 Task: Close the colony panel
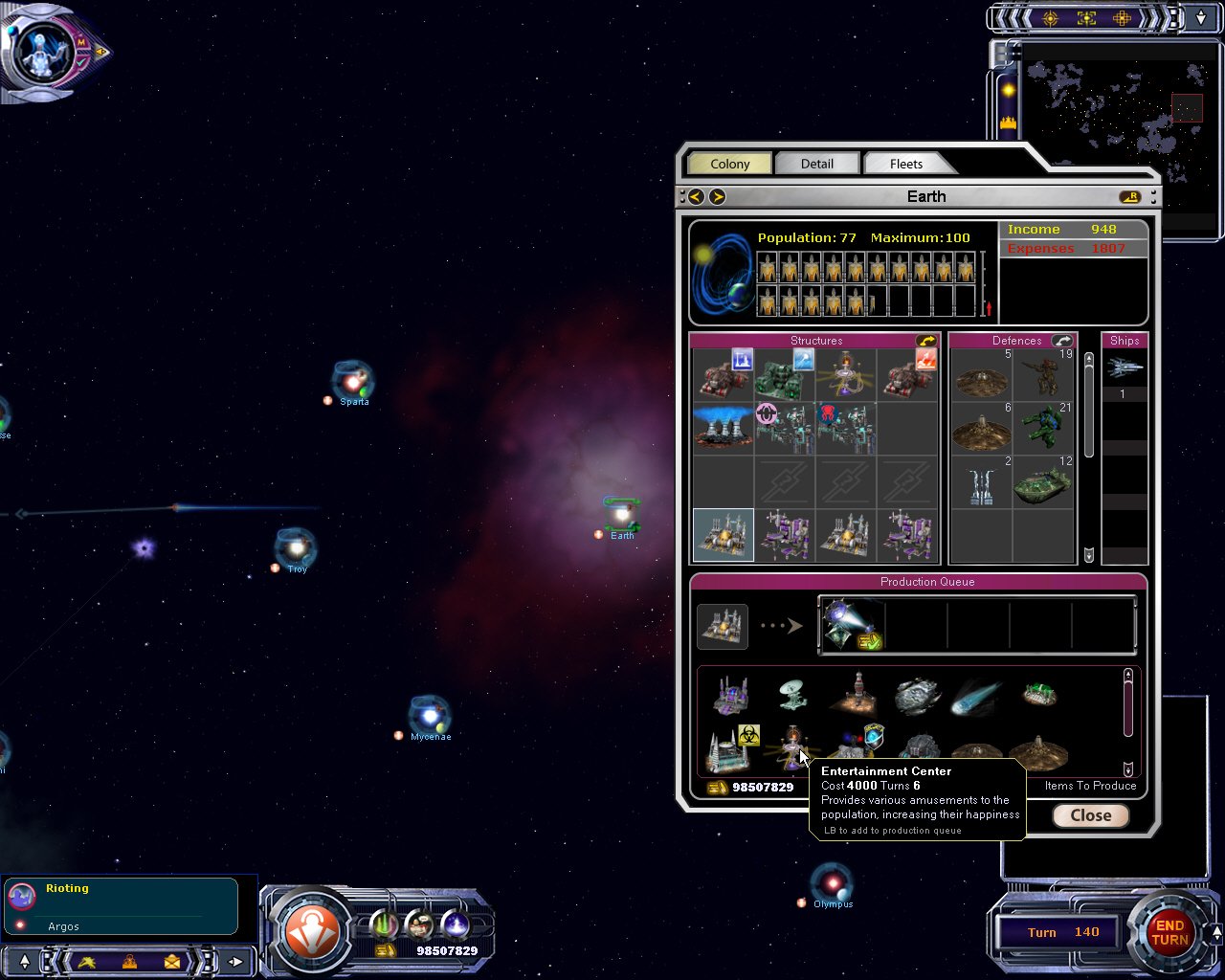(1090, 815)
